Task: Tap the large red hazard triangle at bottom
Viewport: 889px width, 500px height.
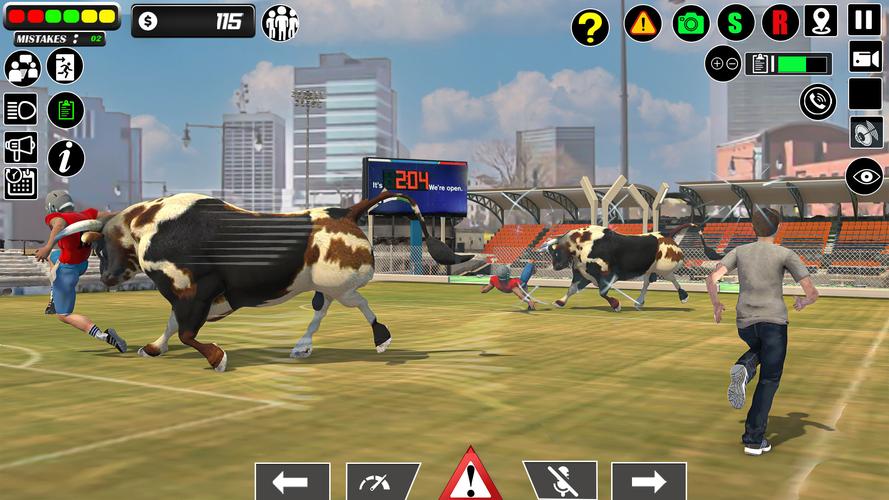Action: tap(470, 476)
